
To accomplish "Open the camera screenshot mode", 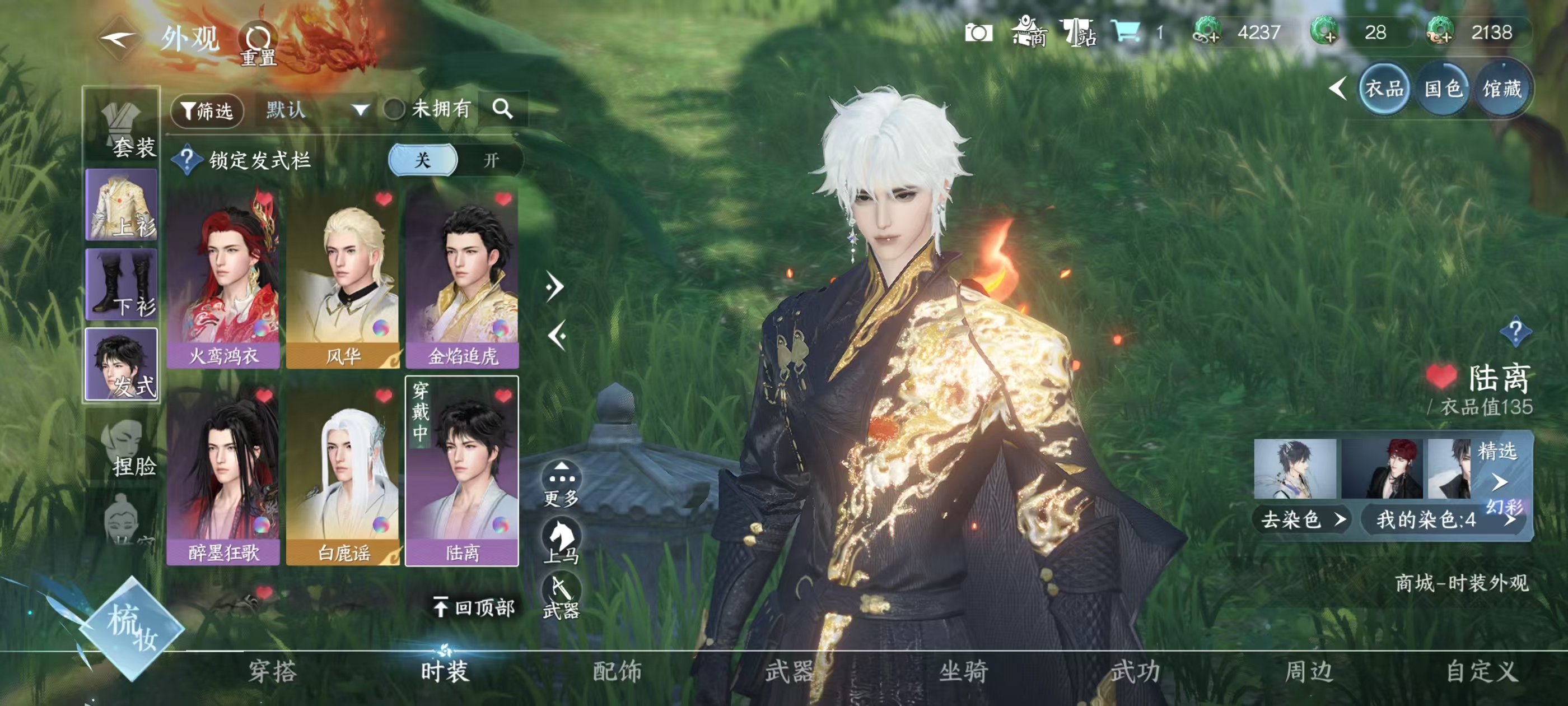I will 978,33.
